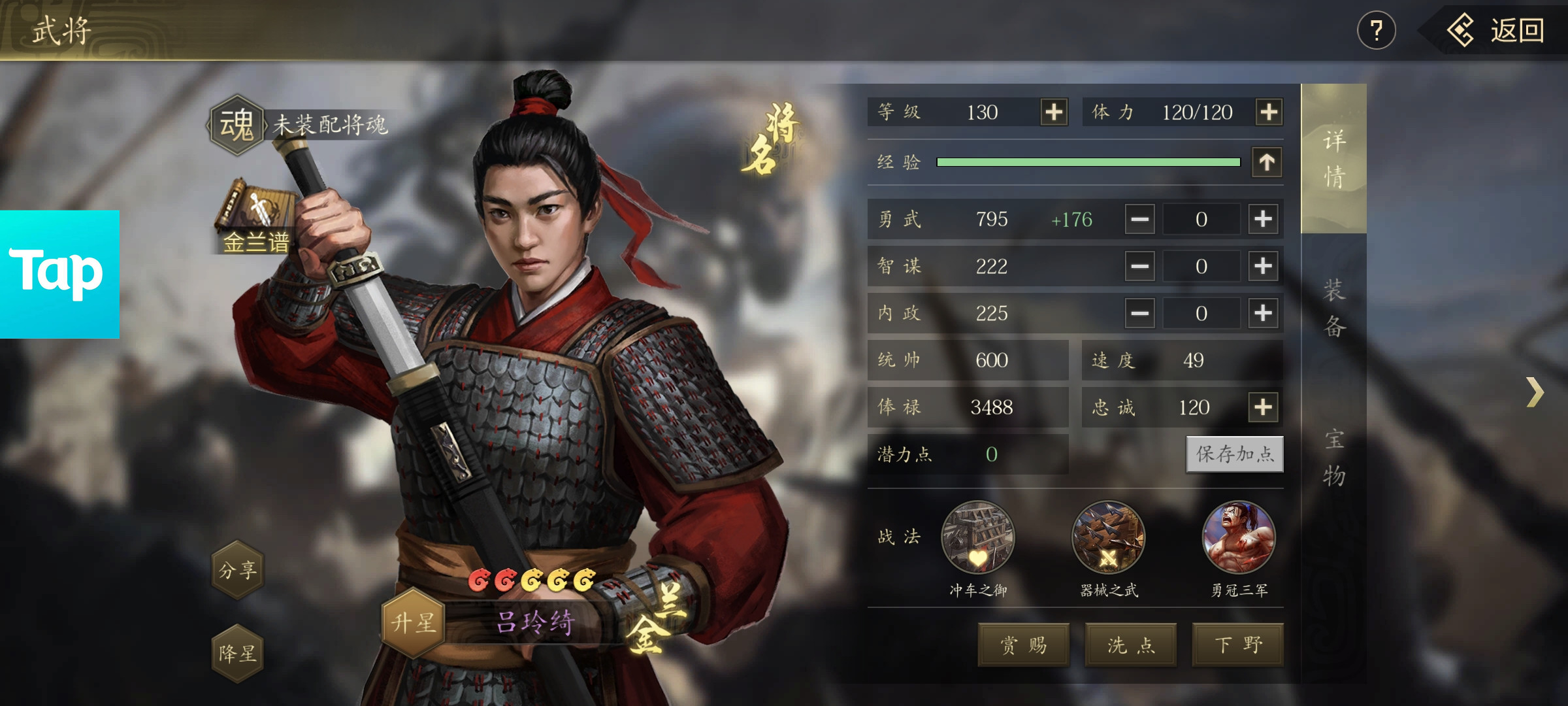
Task: Click the question mark help icon
Action: click(x=1377, y=29)
